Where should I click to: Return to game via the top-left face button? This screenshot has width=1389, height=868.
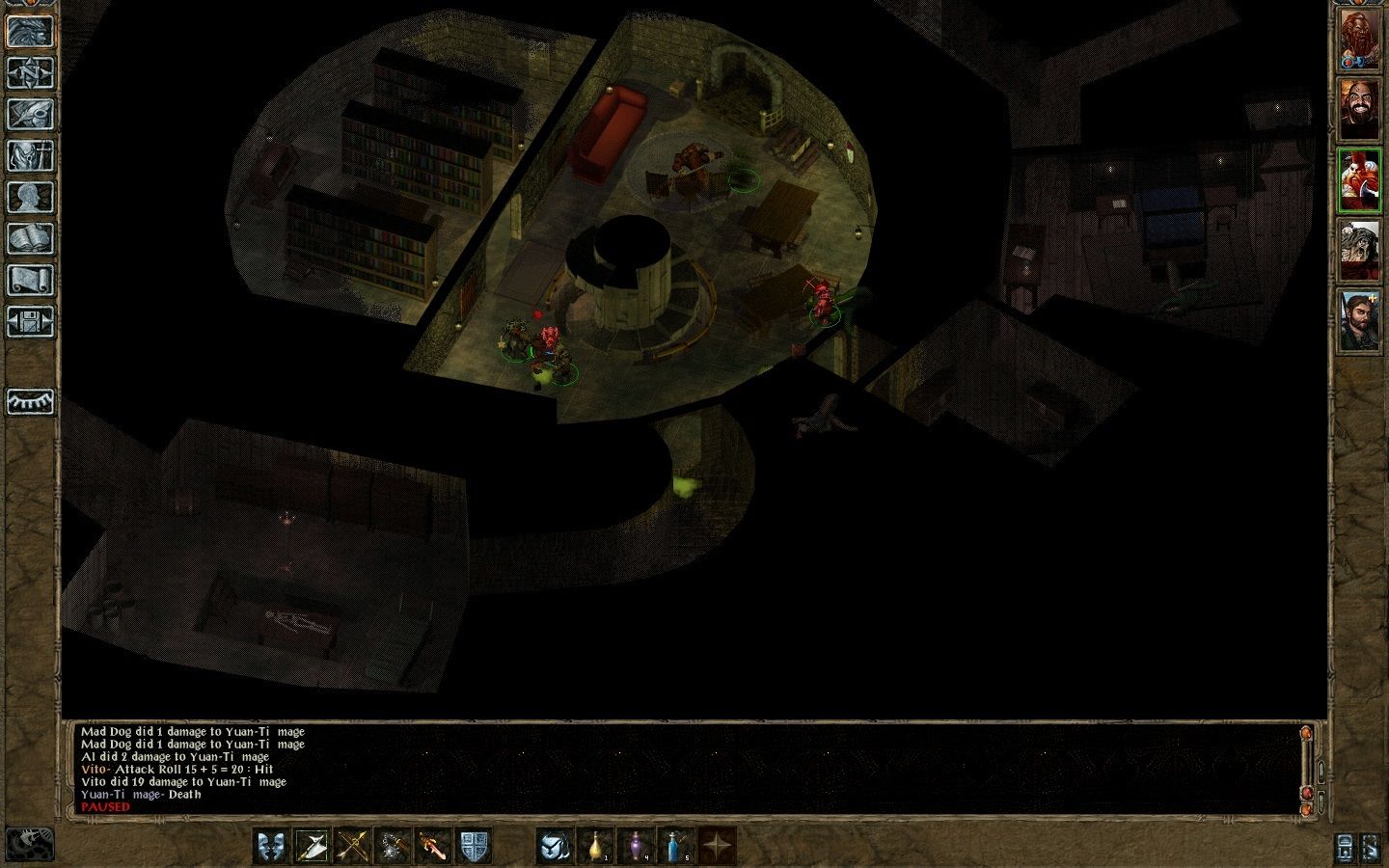(x=30, y=31)
